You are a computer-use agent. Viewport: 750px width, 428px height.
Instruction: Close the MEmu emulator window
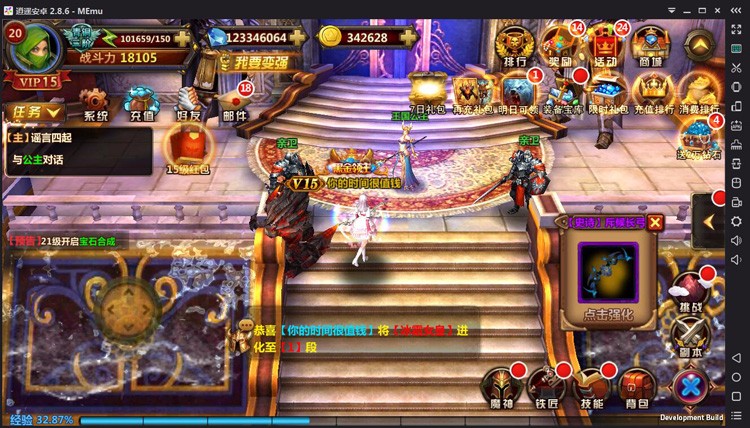pyautogui.click(x=737, y=9)
